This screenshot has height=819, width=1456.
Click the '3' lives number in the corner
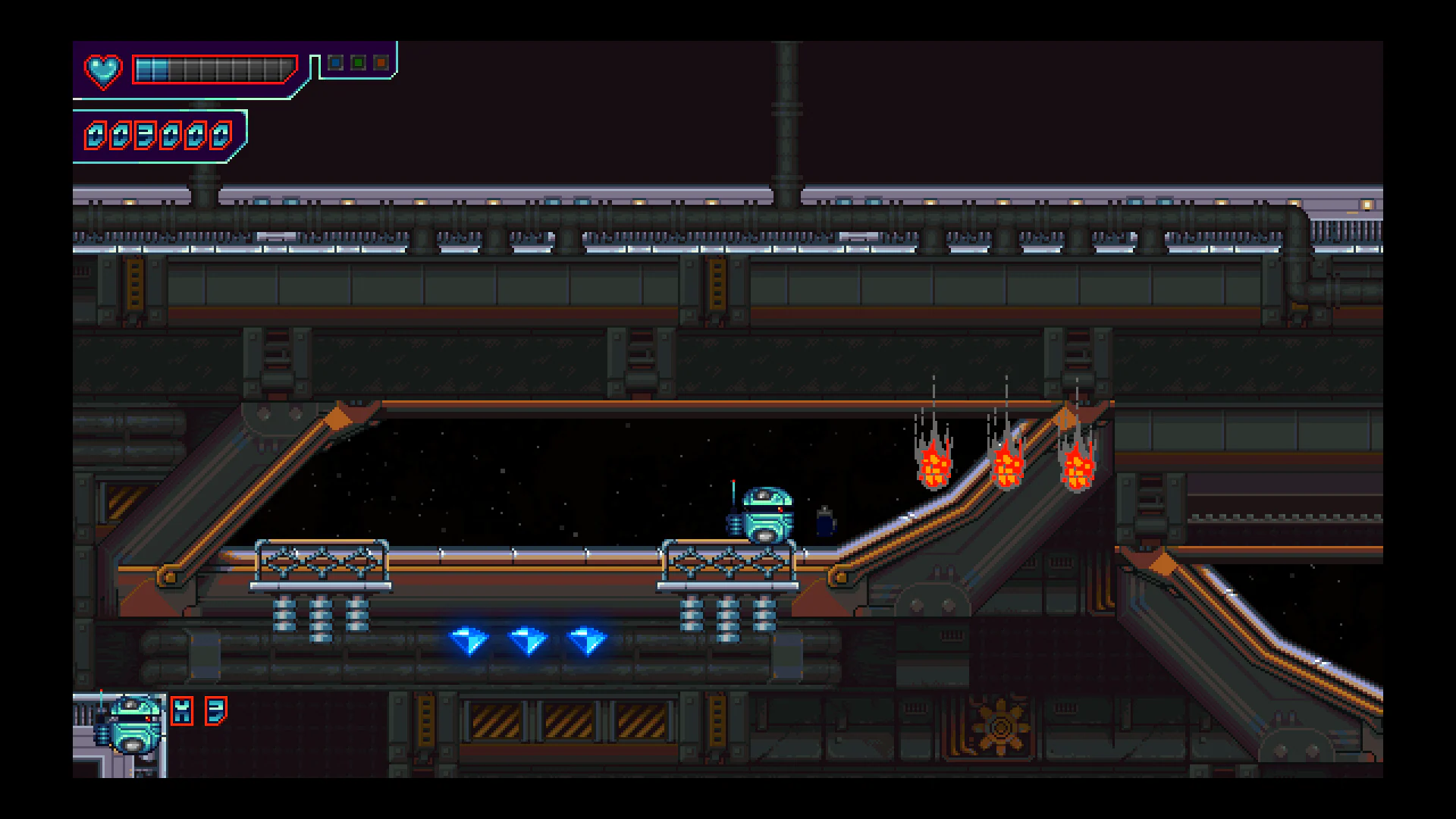(216, 711)
